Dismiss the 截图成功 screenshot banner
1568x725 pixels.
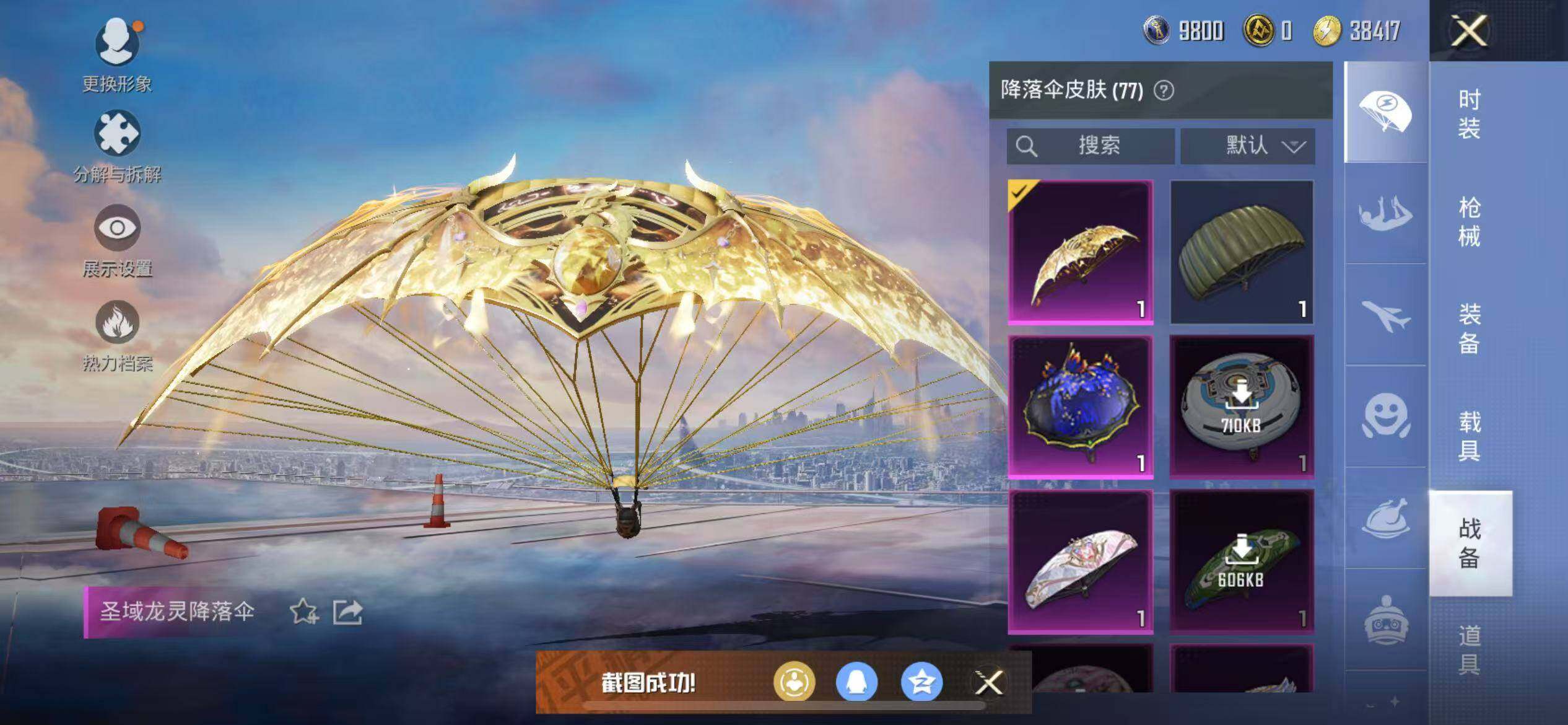click(x=988, y=683)
